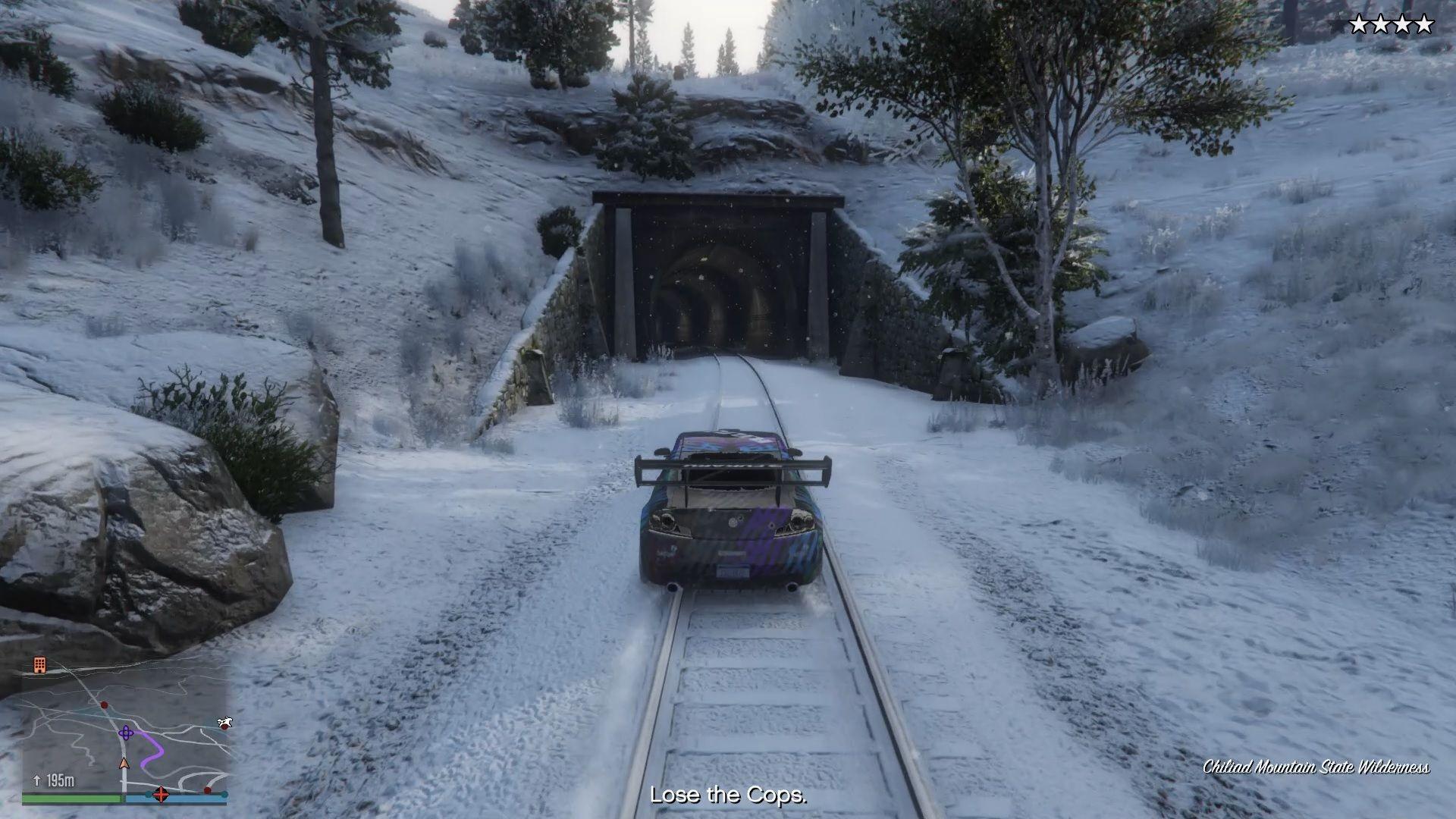Click the red blip on the lower minimap road
Image resolution: width=1456 pixels, height=819 pixels.
tap(207, 789)
